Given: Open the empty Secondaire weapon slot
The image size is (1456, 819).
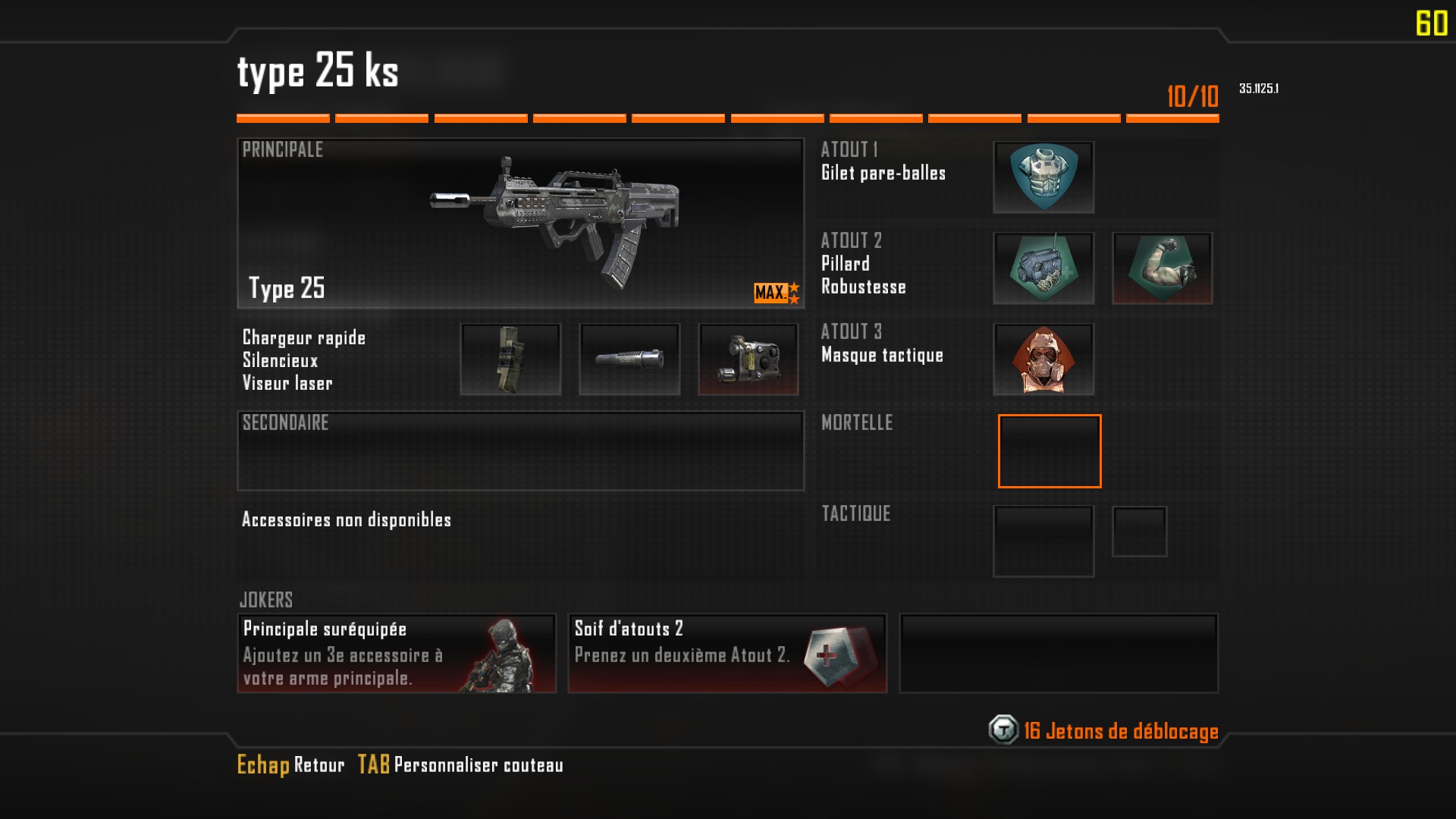Looking at the screenshot, I should pyautogui.click(x=520, y=451).
